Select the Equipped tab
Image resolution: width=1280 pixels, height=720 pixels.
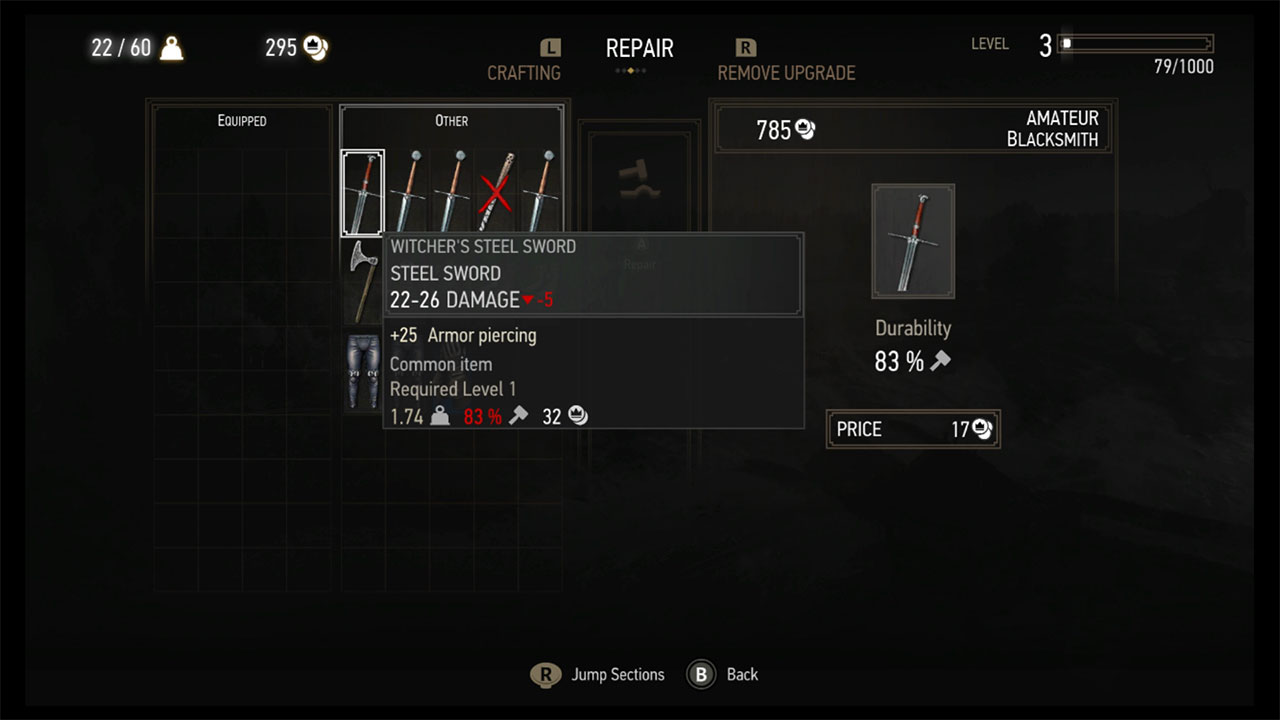point(240,120)
